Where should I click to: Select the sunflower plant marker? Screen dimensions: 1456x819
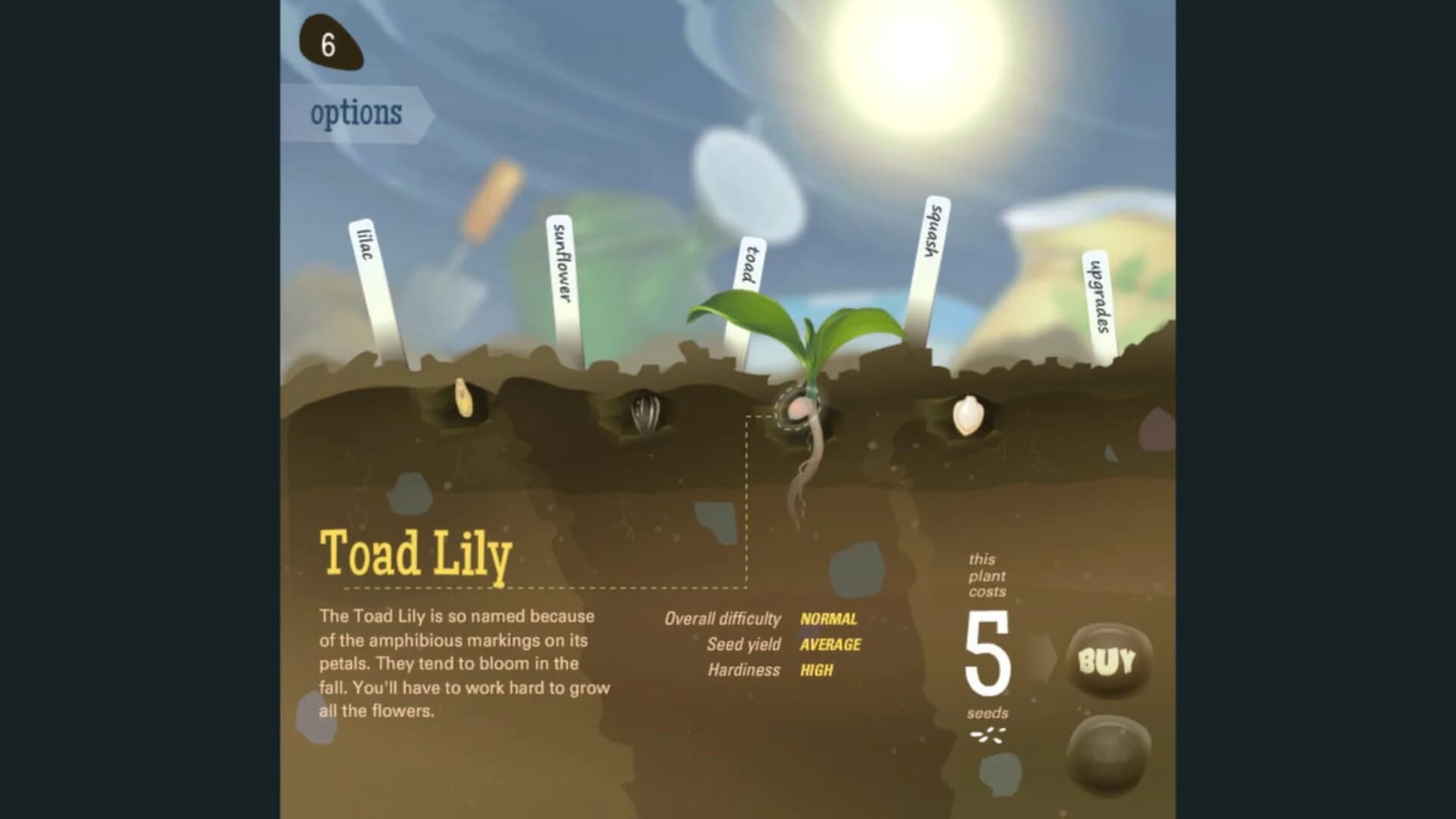coord(561,265)
